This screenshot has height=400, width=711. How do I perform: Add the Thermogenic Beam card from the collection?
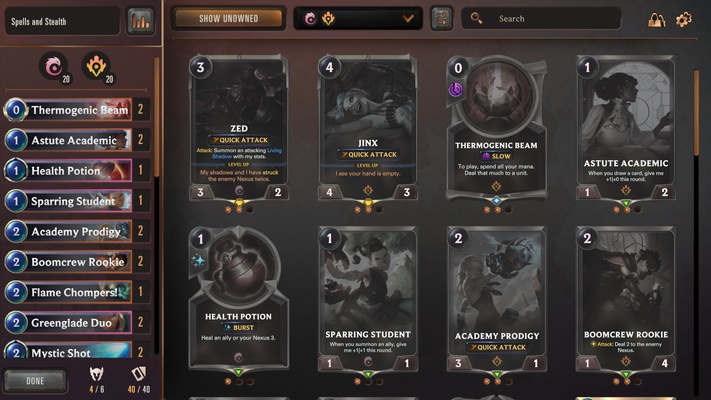[x=498, y=130]
